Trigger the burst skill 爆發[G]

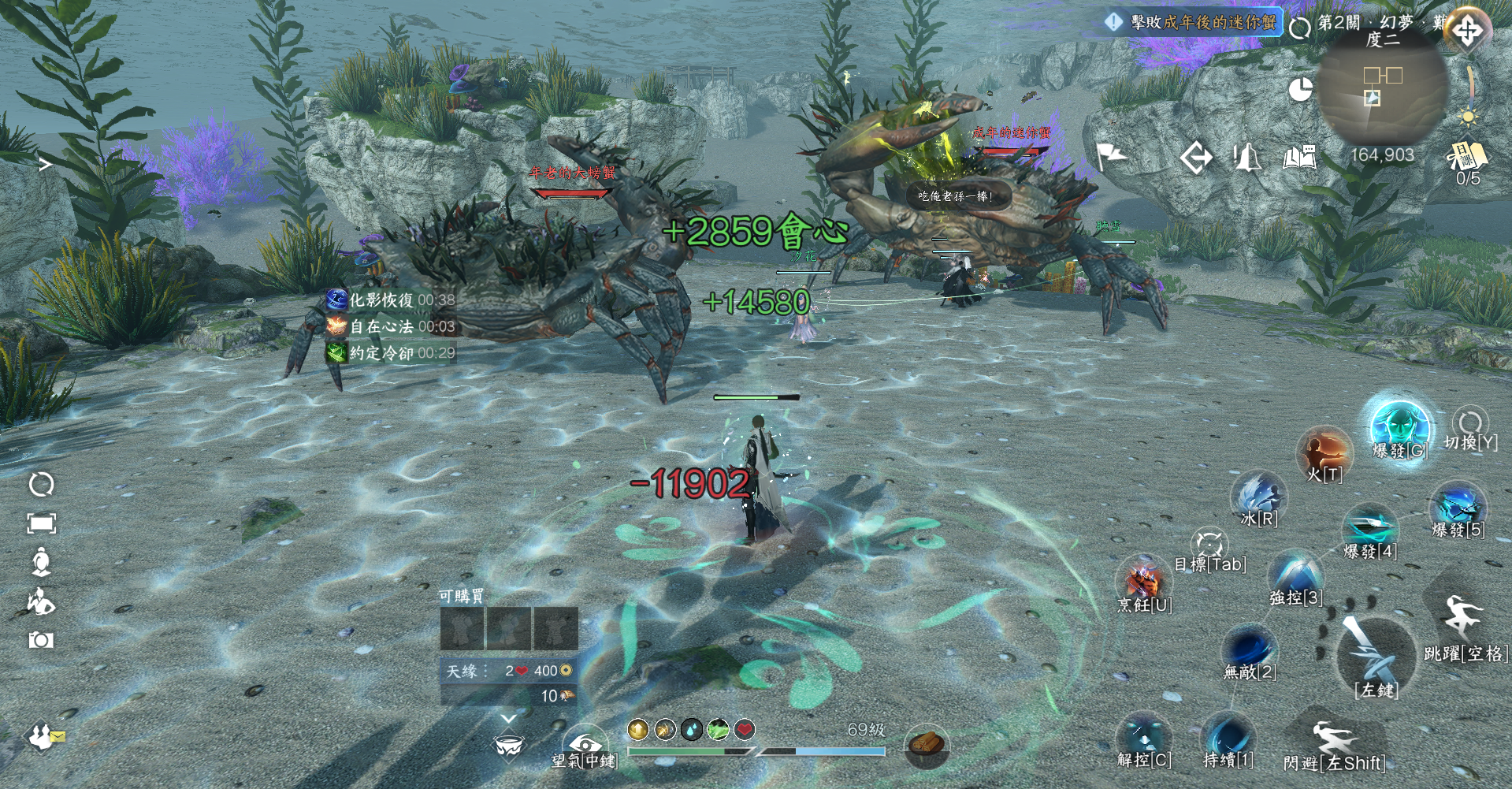tap(1400, 426)
